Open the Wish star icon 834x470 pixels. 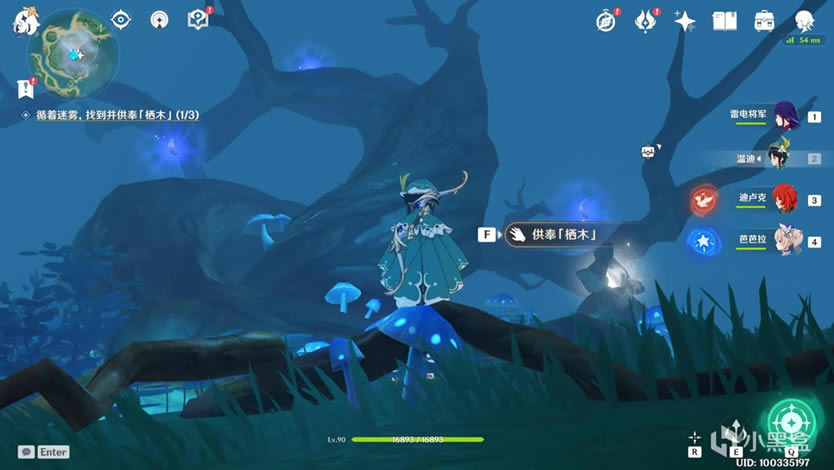pos(685,21)
